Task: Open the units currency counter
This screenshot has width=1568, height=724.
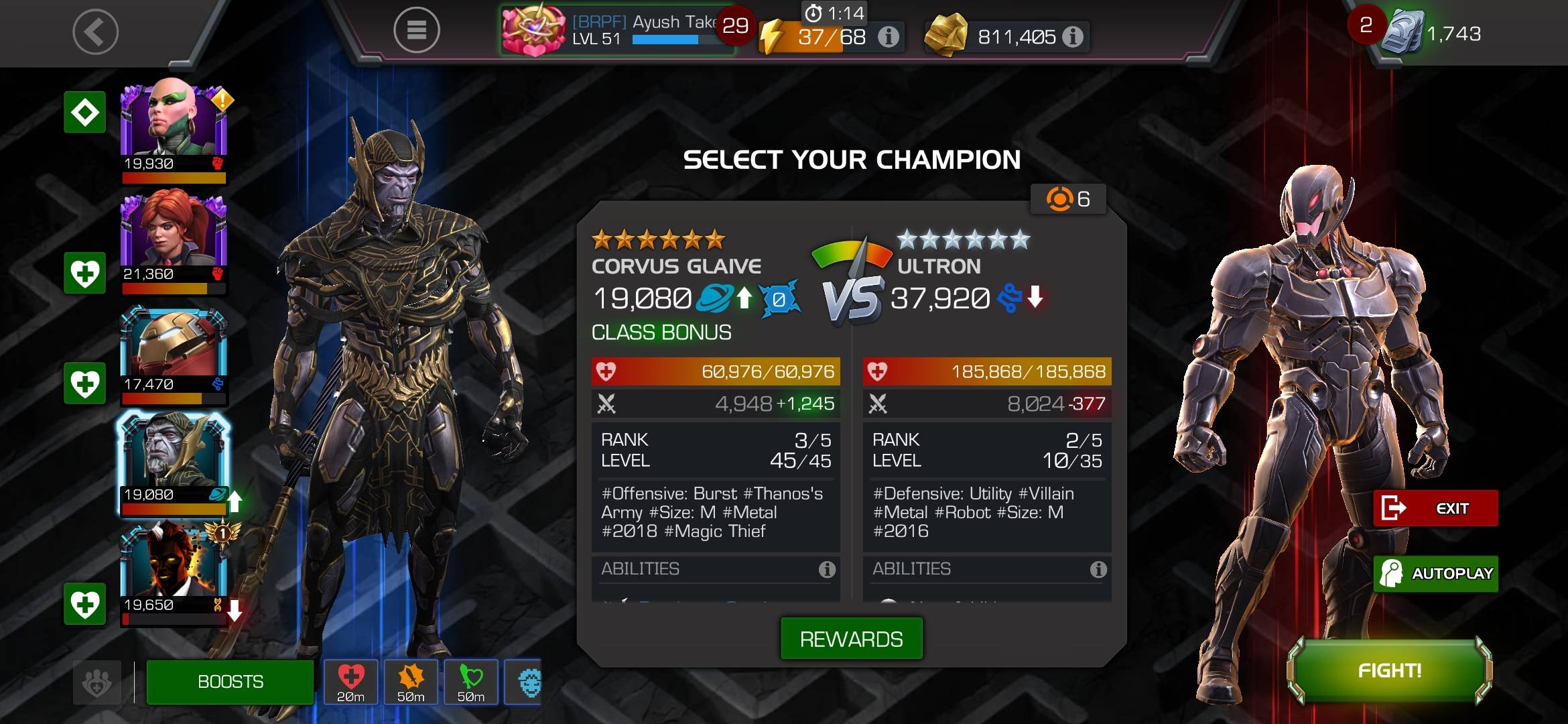Action: coord(1434,32)
